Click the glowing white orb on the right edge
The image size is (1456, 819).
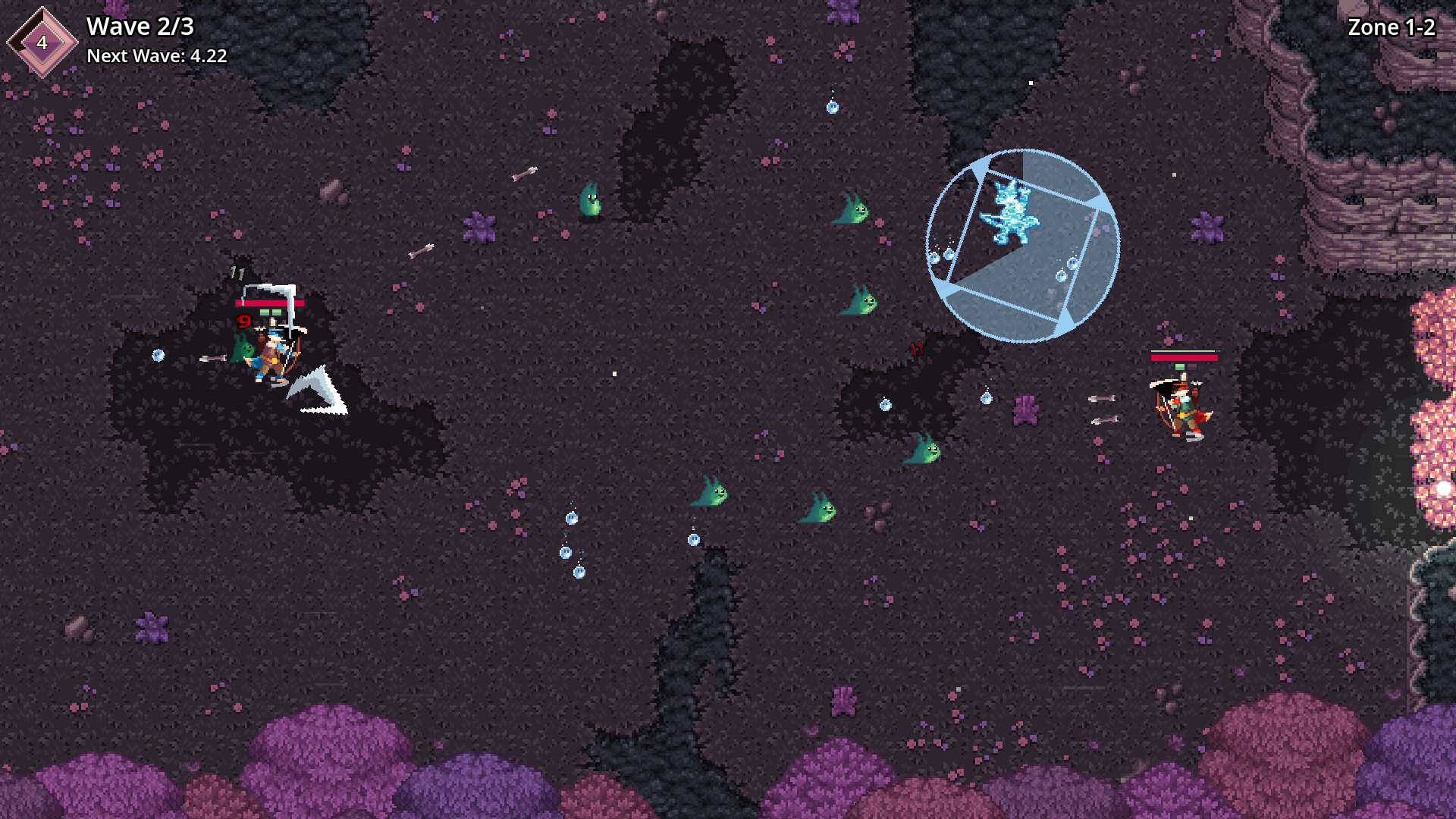[x=1442, y=489]
